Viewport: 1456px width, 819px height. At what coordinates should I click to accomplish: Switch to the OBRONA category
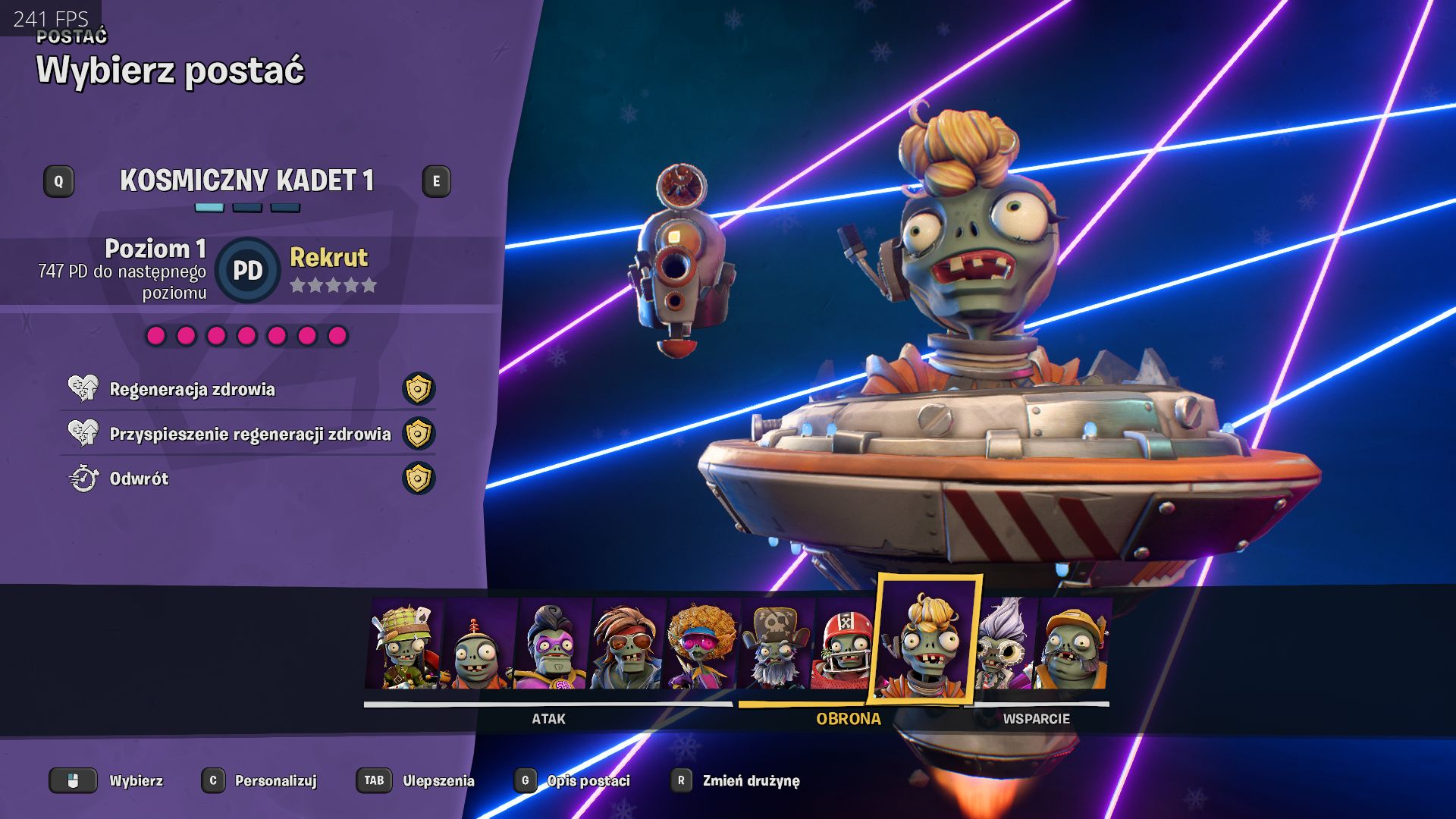click(x=848, y=718)
